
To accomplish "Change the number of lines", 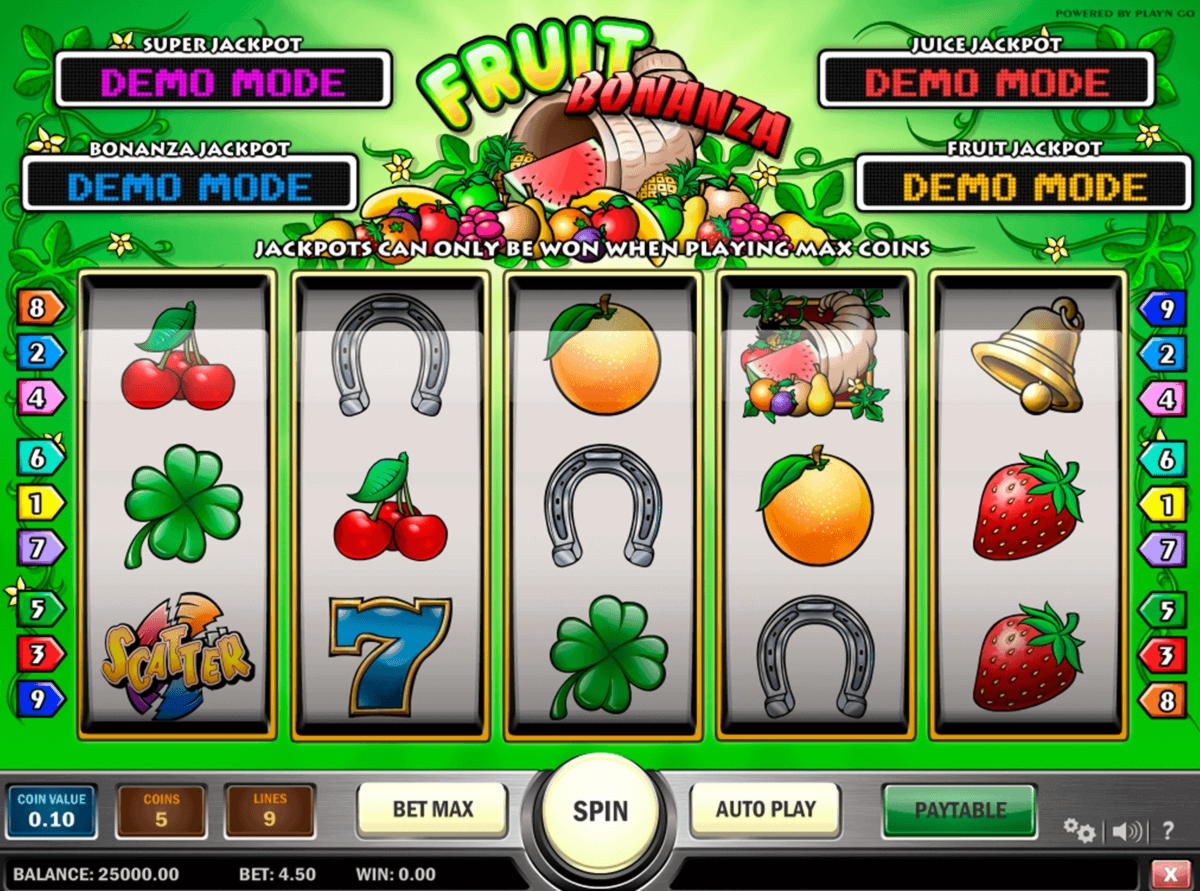I will pyautogui.click(x=270, y=811).
